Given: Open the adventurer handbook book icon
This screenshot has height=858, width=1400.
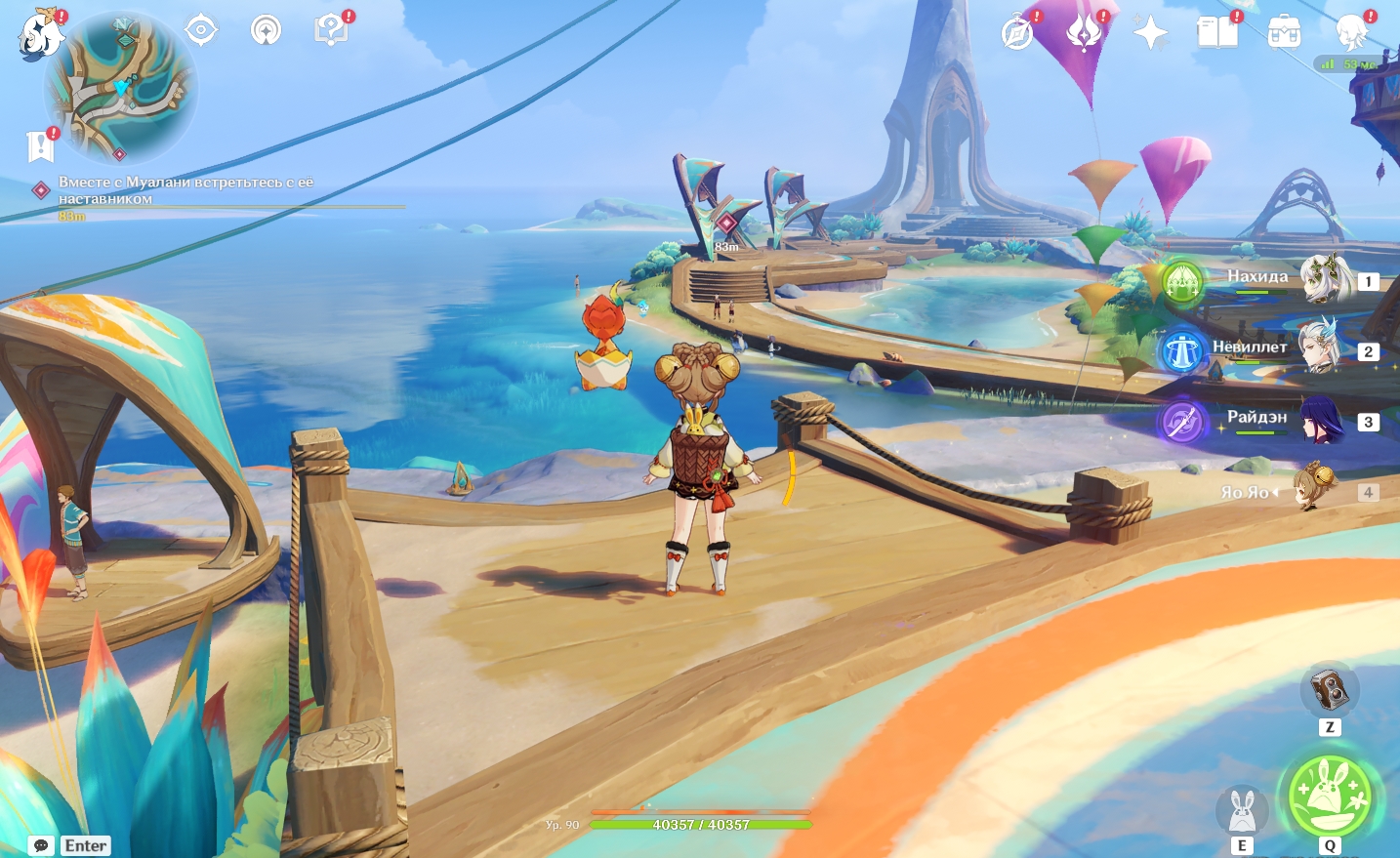Looking at the screenshot, I should point(1217,33).
